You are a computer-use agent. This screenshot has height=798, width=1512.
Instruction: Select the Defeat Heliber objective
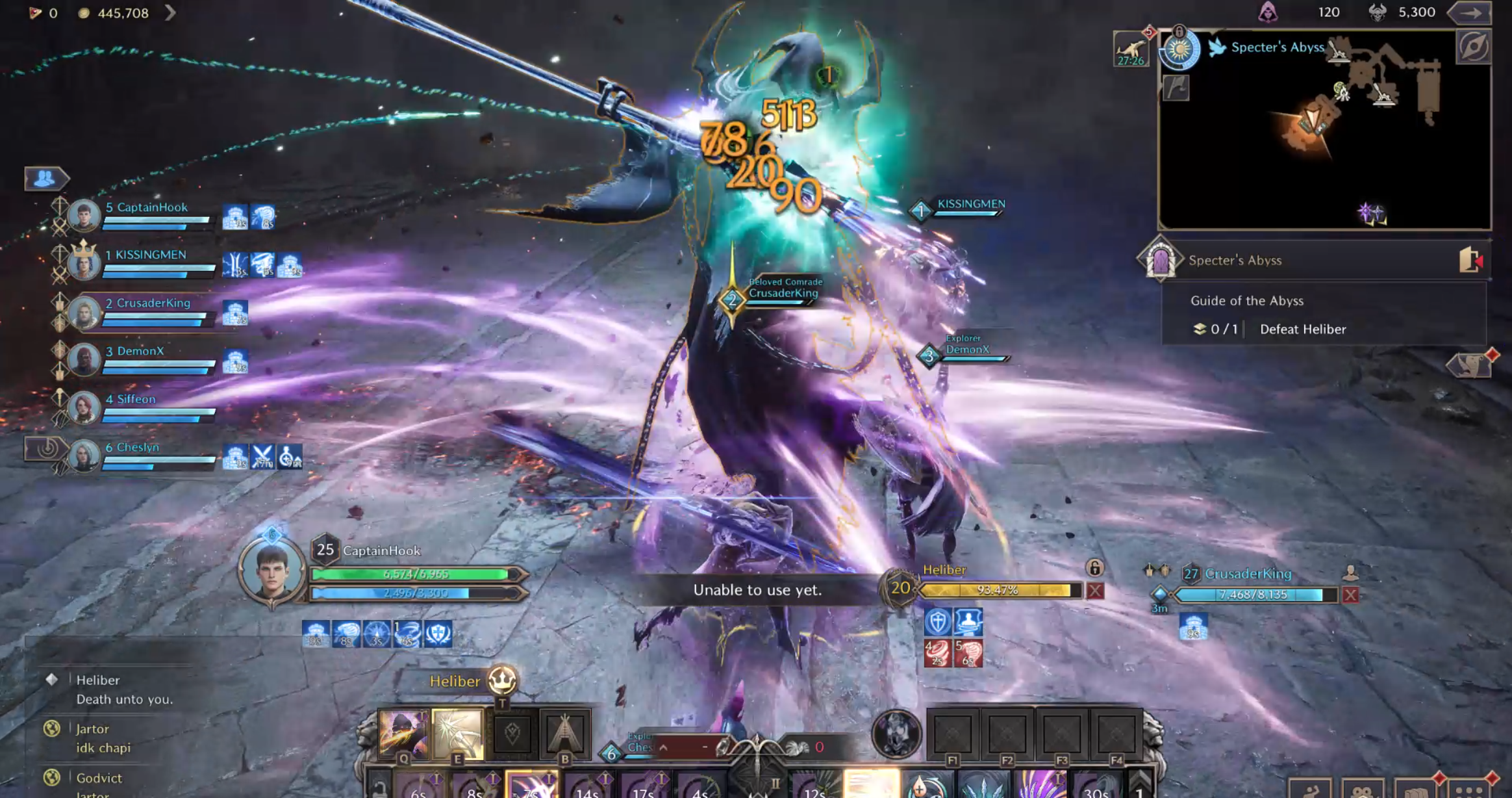tap(1302, 329)
